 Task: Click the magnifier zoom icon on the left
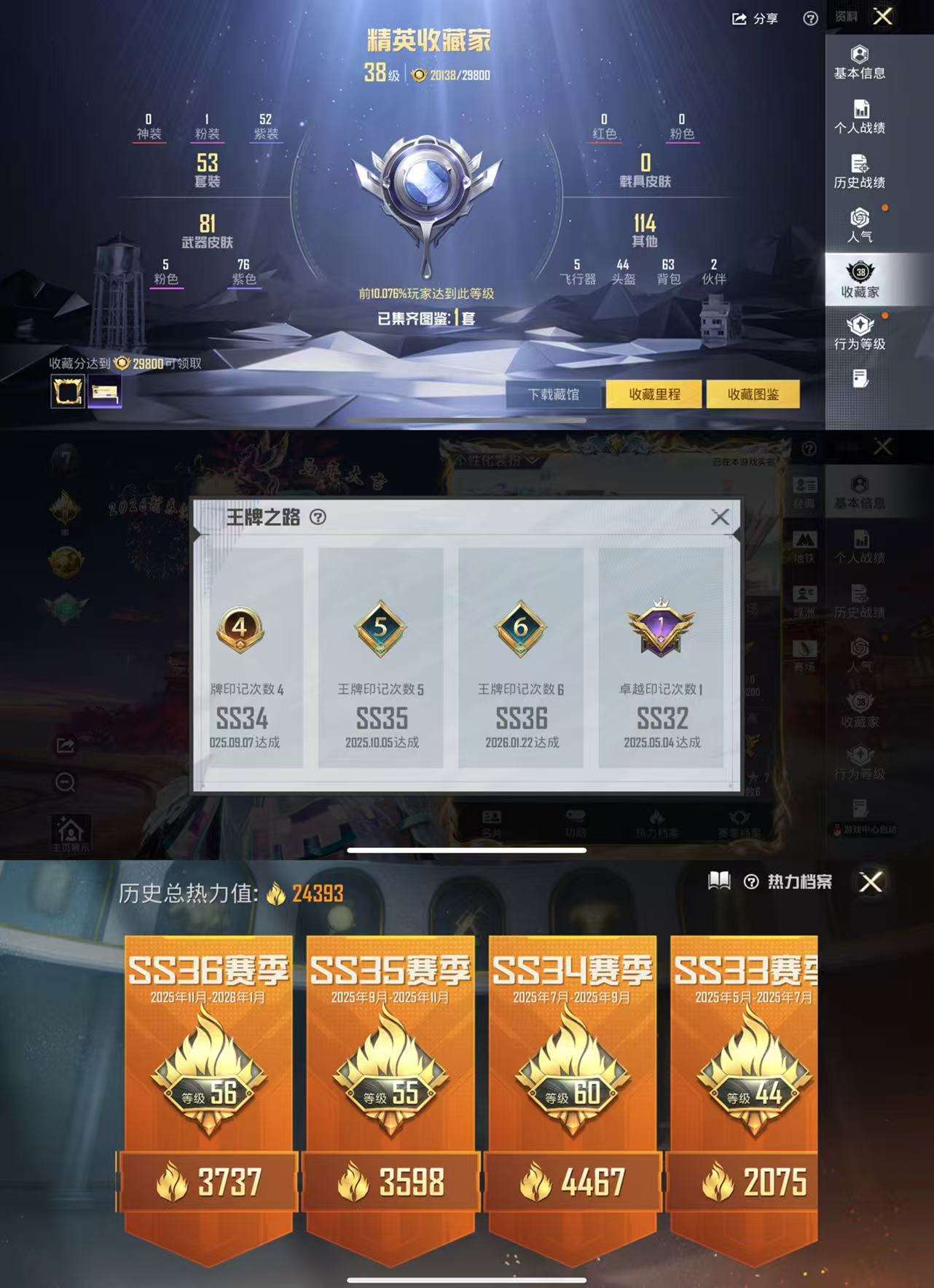pyautogui.click(x=64, y=781)
